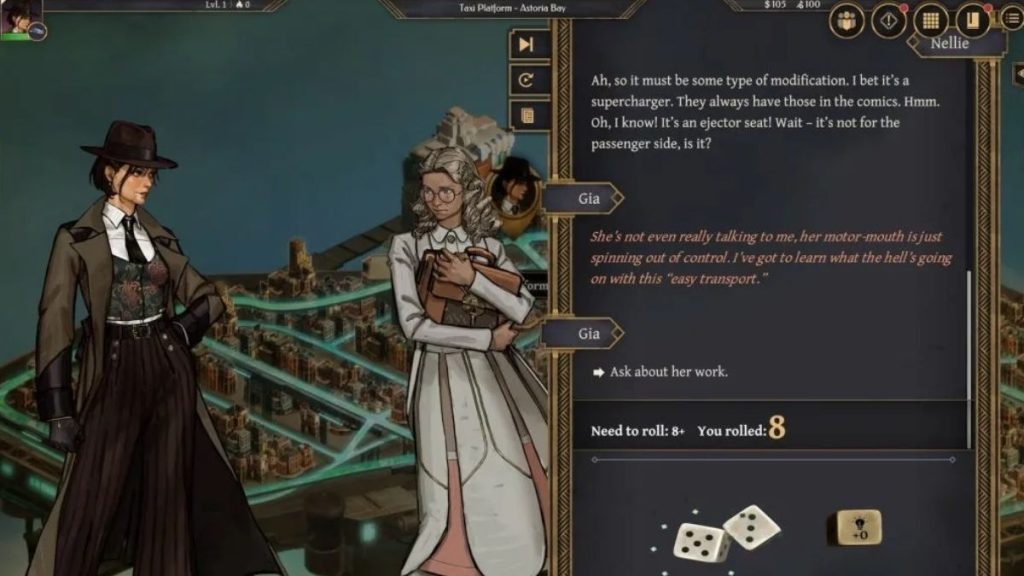Open the diamond exclamation alert icon
This screenshot has width=1024, height=576.
[888, 21]
